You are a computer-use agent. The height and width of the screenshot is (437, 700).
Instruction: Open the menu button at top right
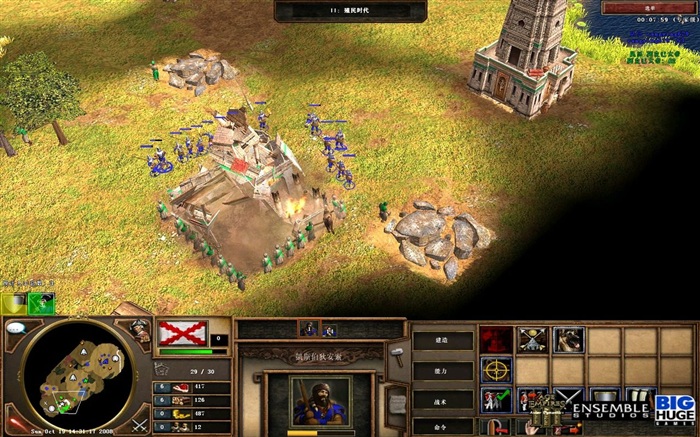(x=650, y=8)
